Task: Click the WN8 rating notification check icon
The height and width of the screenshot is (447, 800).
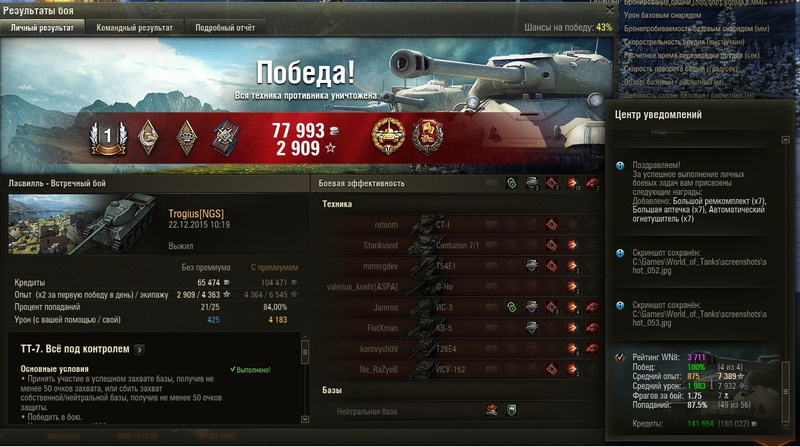Action: [620, 357]
